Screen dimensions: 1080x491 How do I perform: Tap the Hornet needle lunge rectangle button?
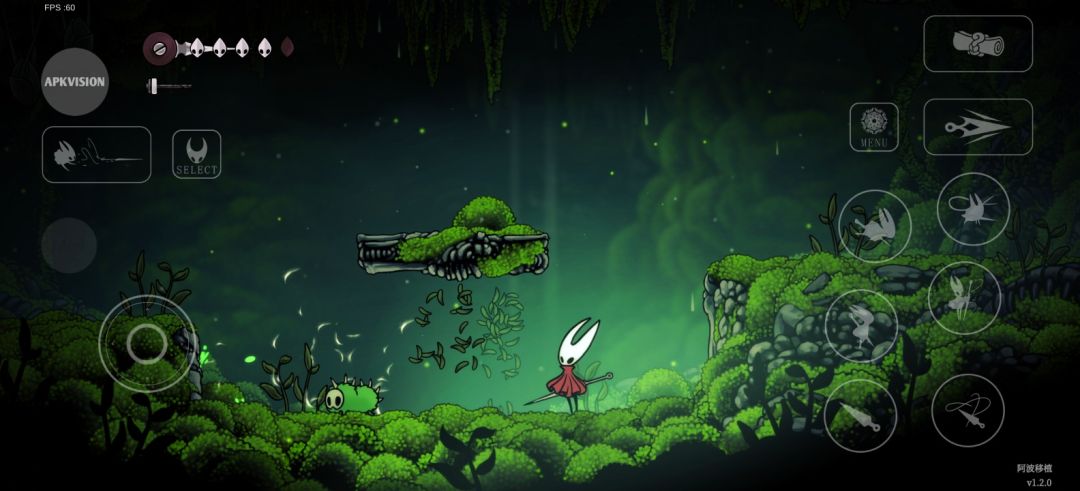click(96, 154)
